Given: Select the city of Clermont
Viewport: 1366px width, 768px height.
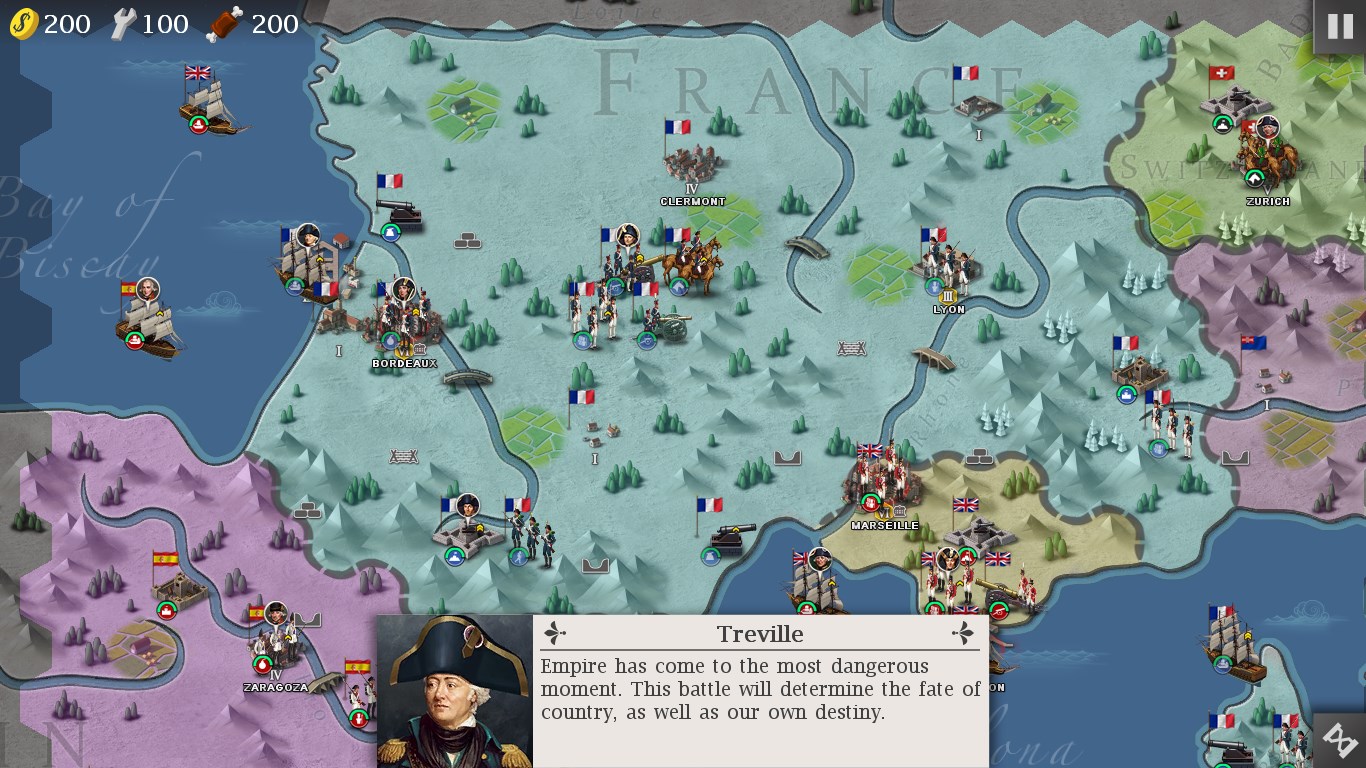Looking at the screenshot, I should [x=692, y=164].
